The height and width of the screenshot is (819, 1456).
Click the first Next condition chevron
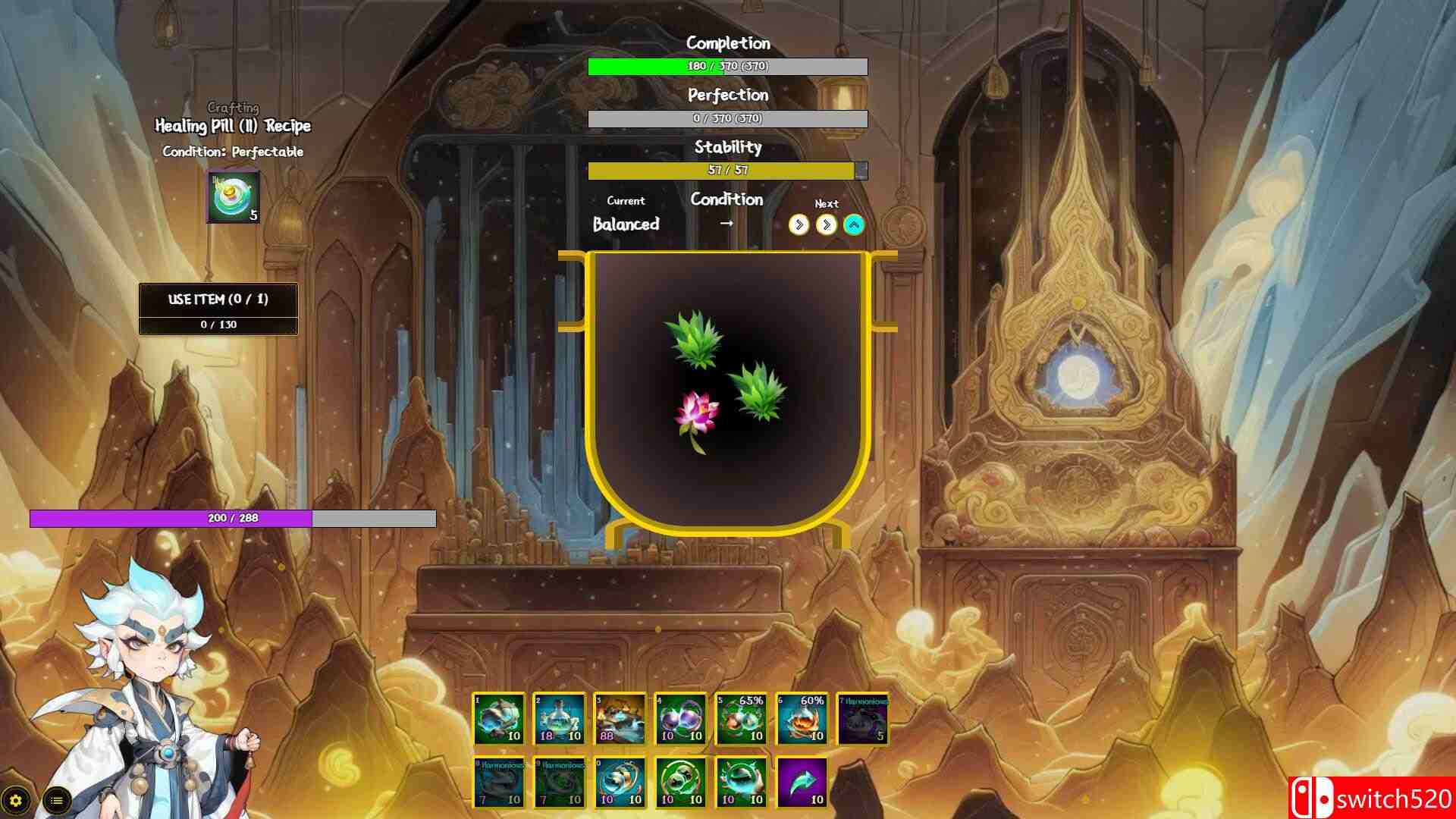pyautogui.click(x=799, y=224)
